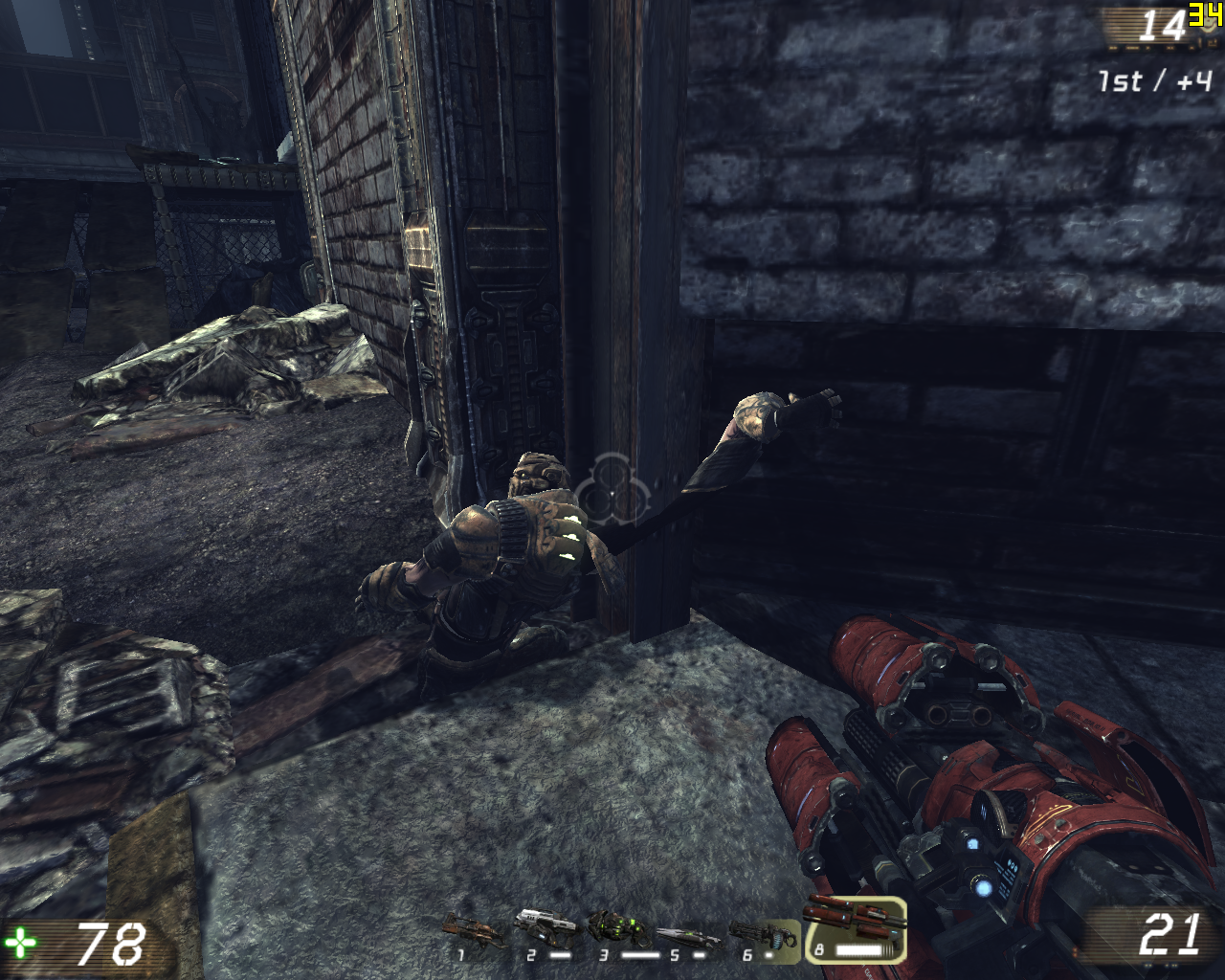The height and width of the screenshot is (980, 1225).
Task: Select the Stinger Minigun in slot 6
Action: pos(762,935)
